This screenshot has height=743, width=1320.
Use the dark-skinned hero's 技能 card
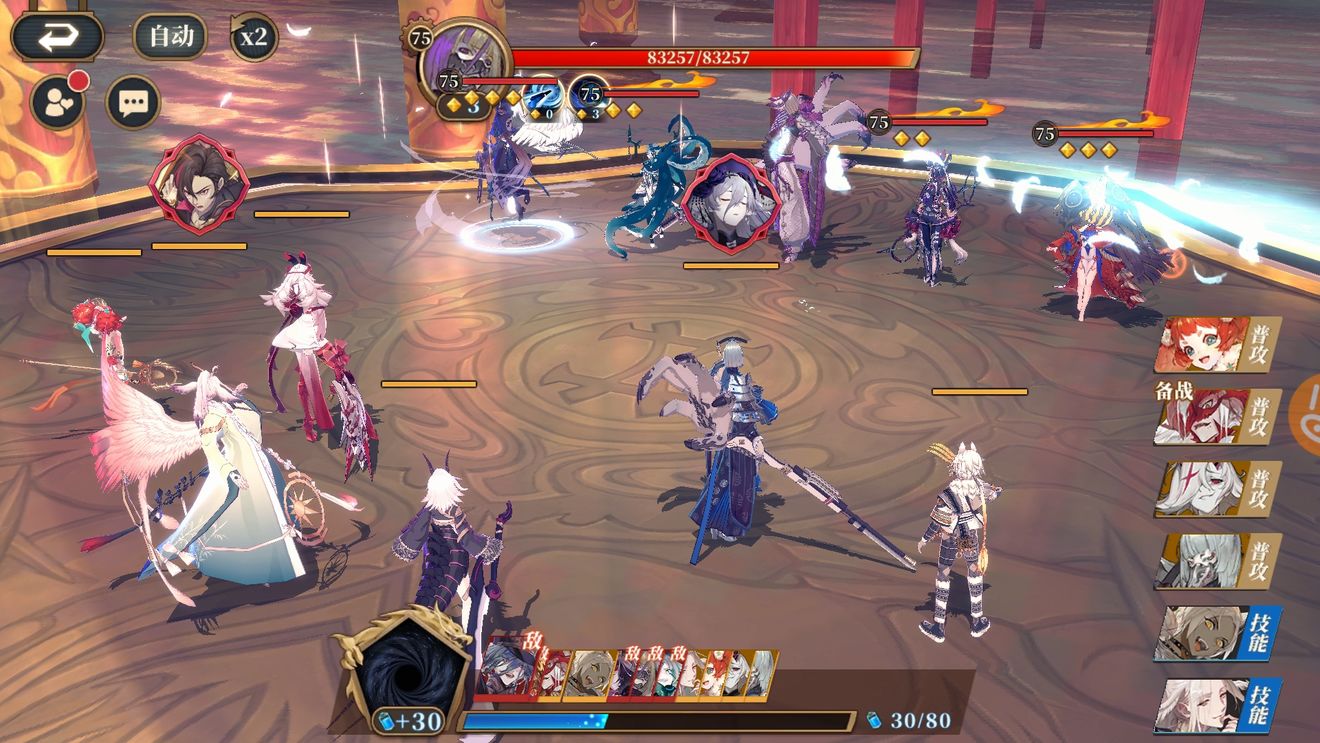tap(1216, 633)
